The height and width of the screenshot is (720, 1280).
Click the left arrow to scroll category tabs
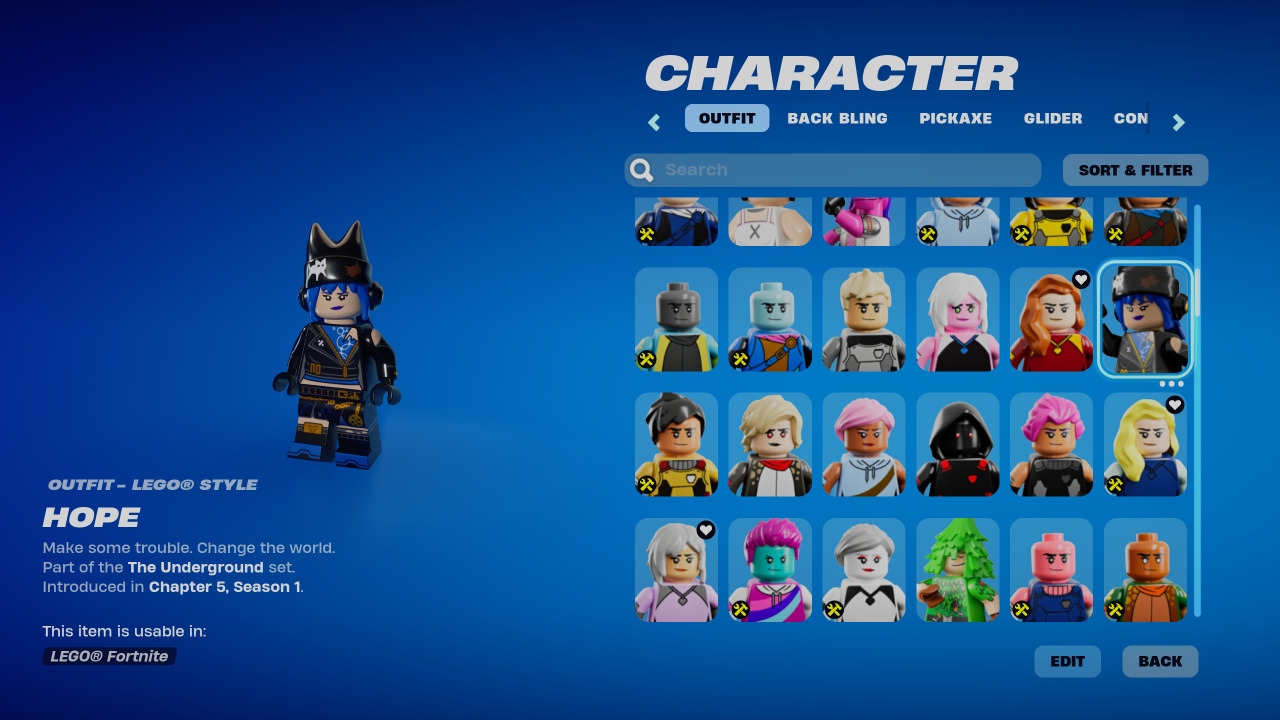pyautogui.click(x=653, y=121)
